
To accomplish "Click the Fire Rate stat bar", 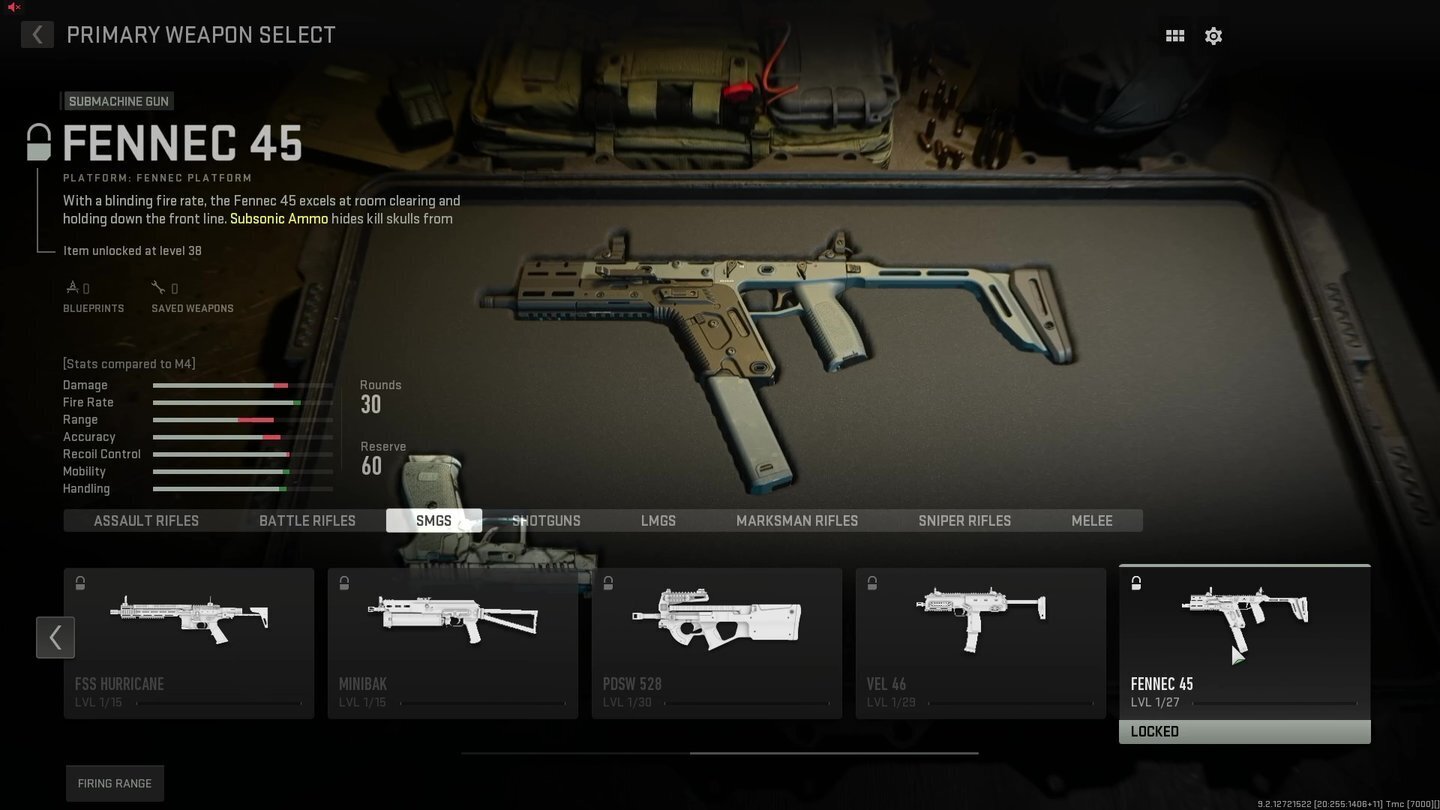I will point(242,402).
